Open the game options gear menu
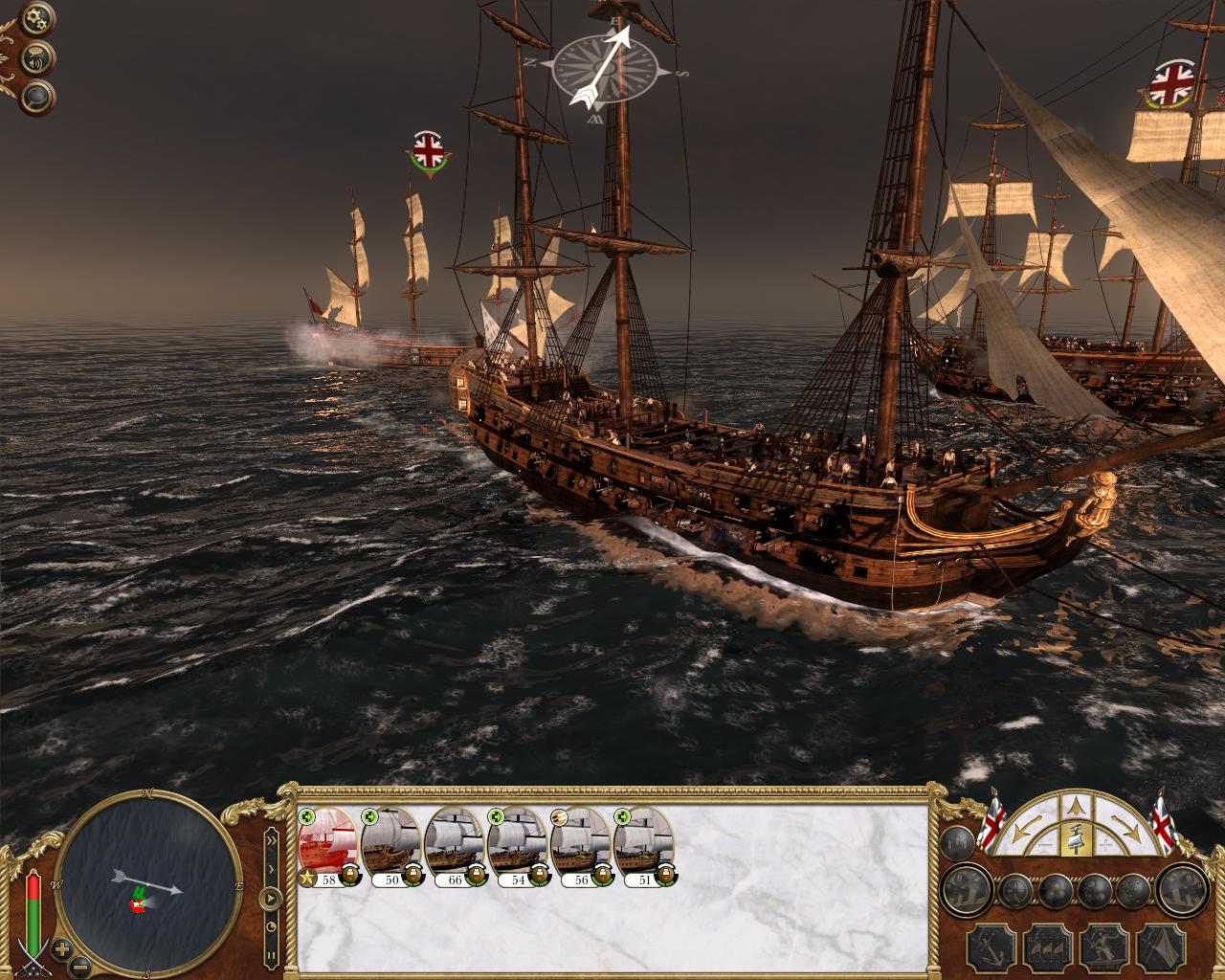1225x980 pixels. pos(38,17)
